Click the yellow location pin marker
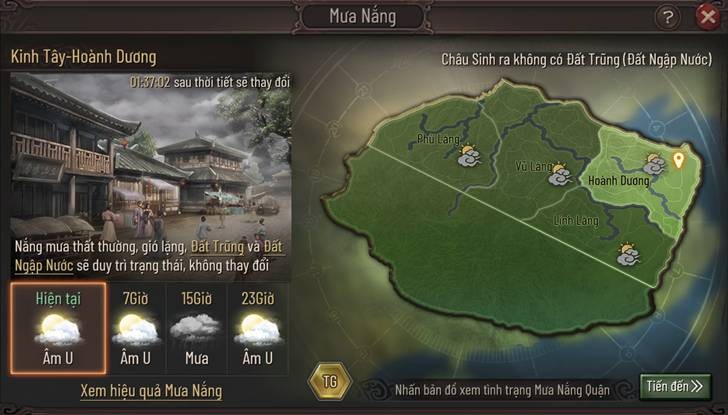 (681, 161)
